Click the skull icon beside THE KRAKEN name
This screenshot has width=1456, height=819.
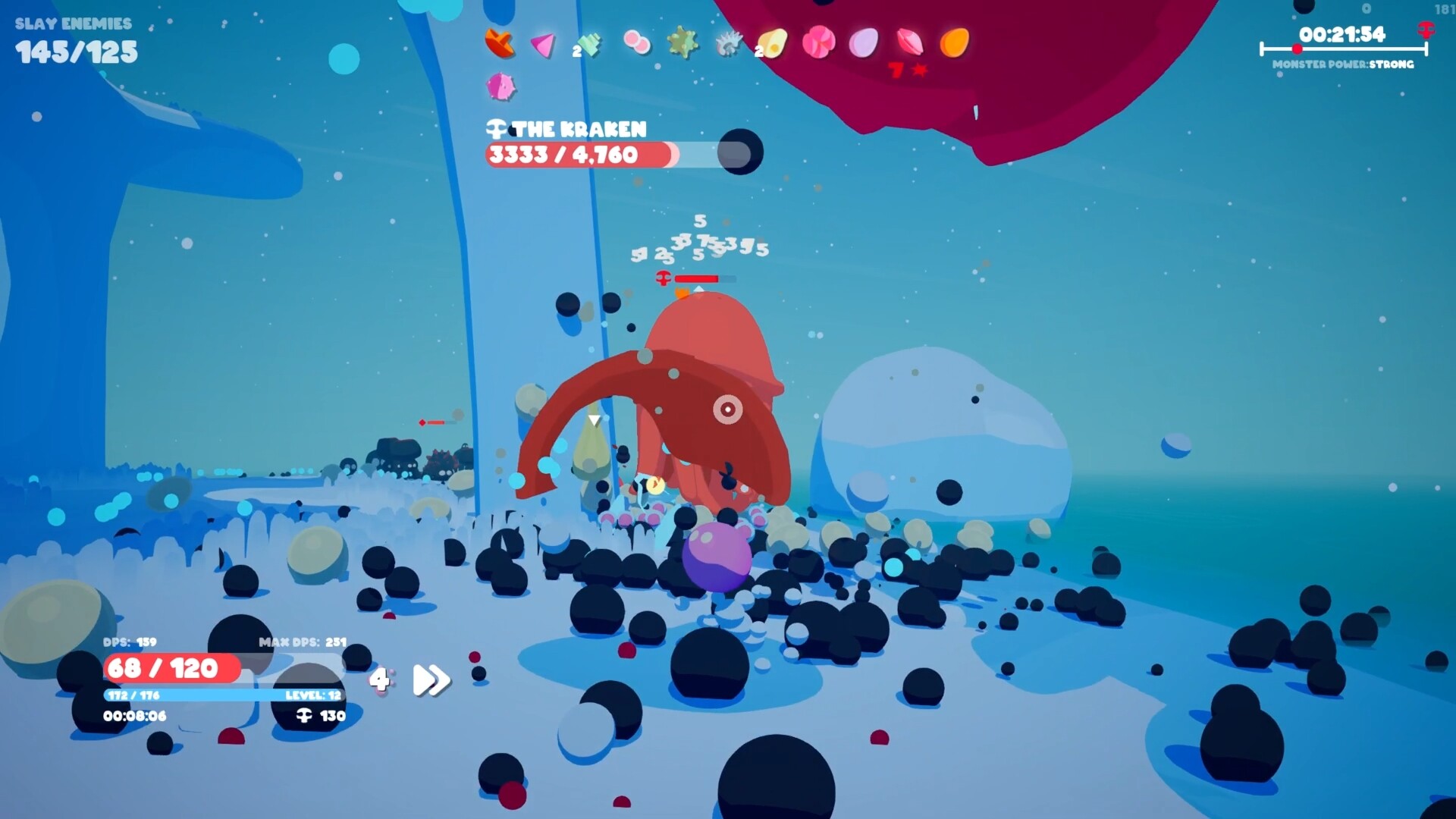pos(497,129)
